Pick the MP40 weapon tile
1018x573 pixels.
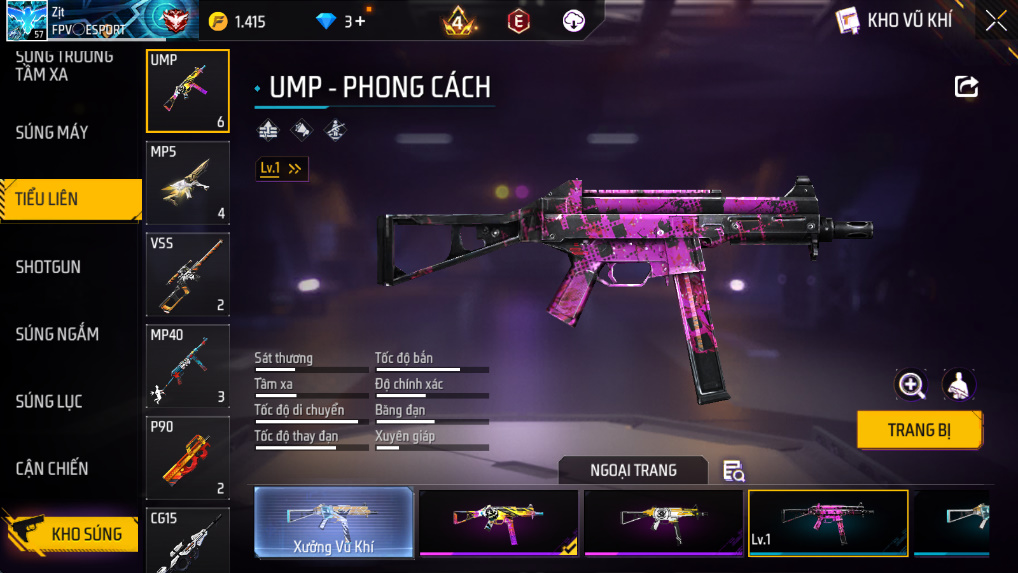tap(188, 366)
